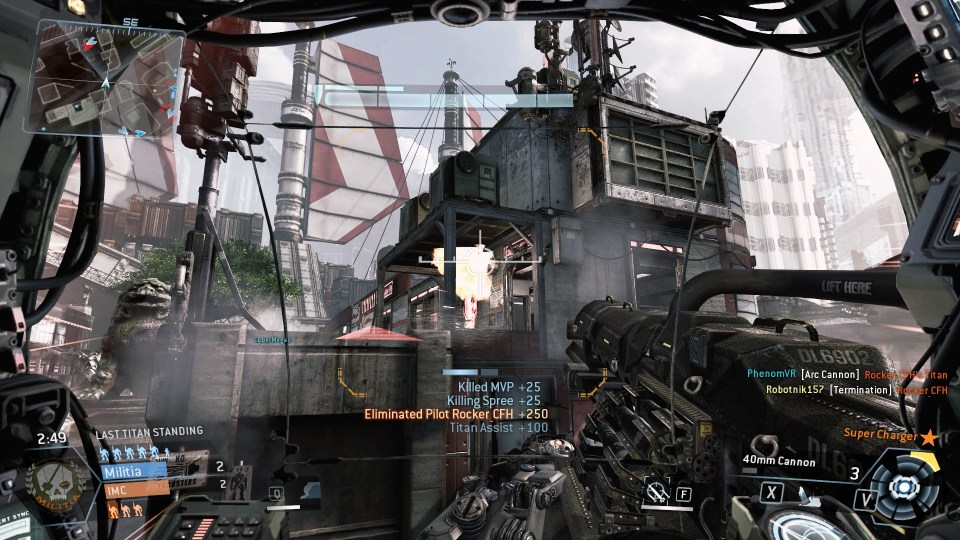Select the Militia skull faction emblem
This screenshot has width=960, height=540.
pos(57,480)
